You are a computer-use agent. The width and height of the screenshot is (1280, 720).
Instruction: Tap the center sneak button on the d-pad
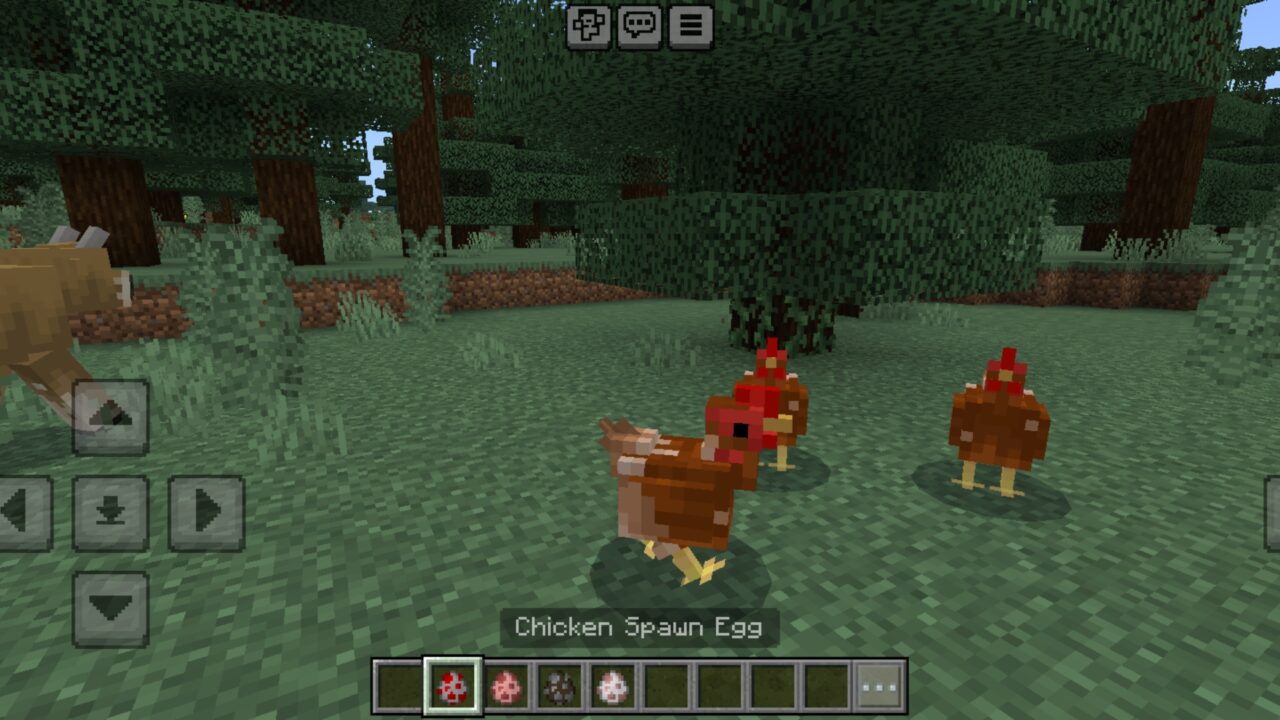tap(110, 510)
